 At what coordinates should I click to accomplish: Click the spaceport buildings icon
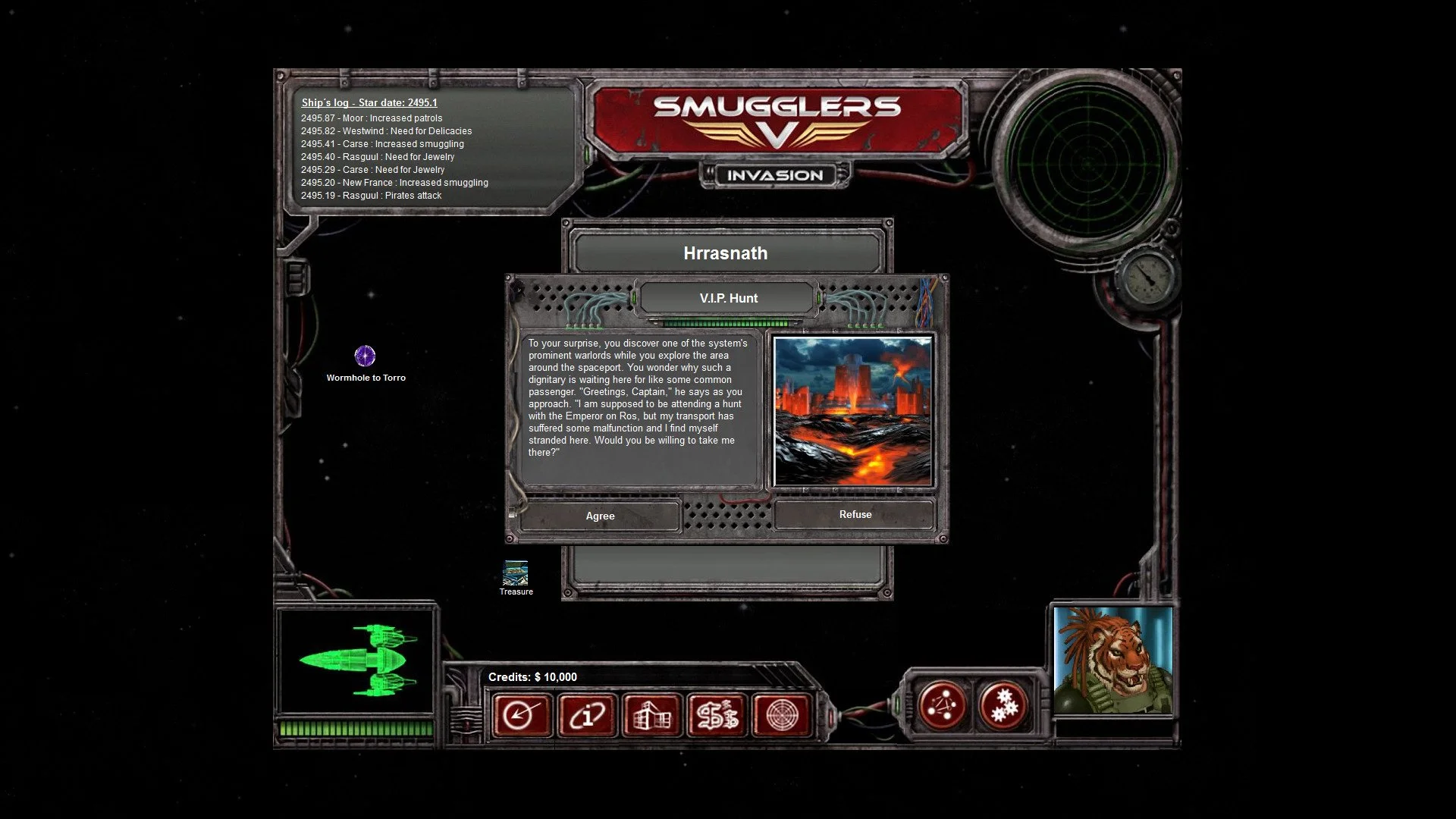pos(651,715)
